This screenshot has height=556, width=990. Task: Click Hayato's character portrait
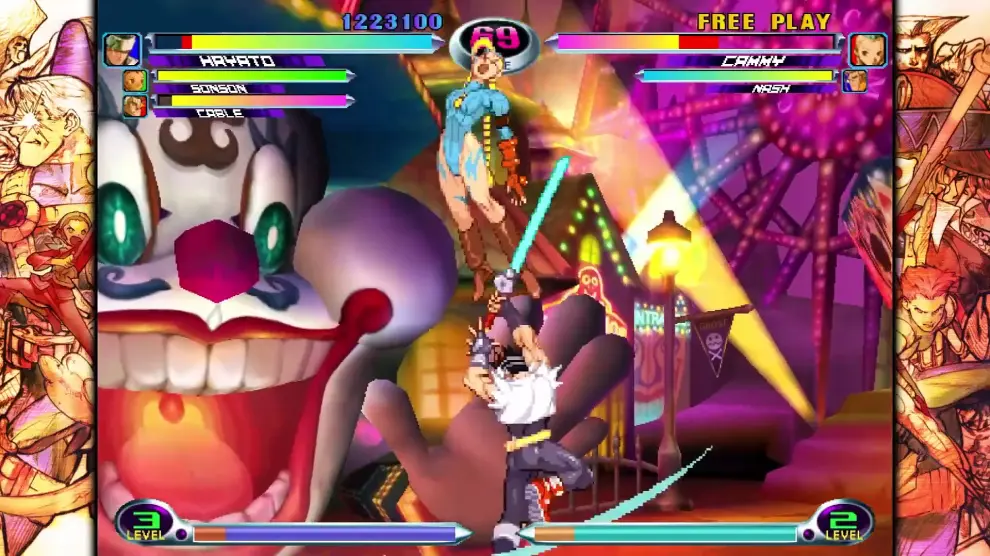click(x=122, y=49)
